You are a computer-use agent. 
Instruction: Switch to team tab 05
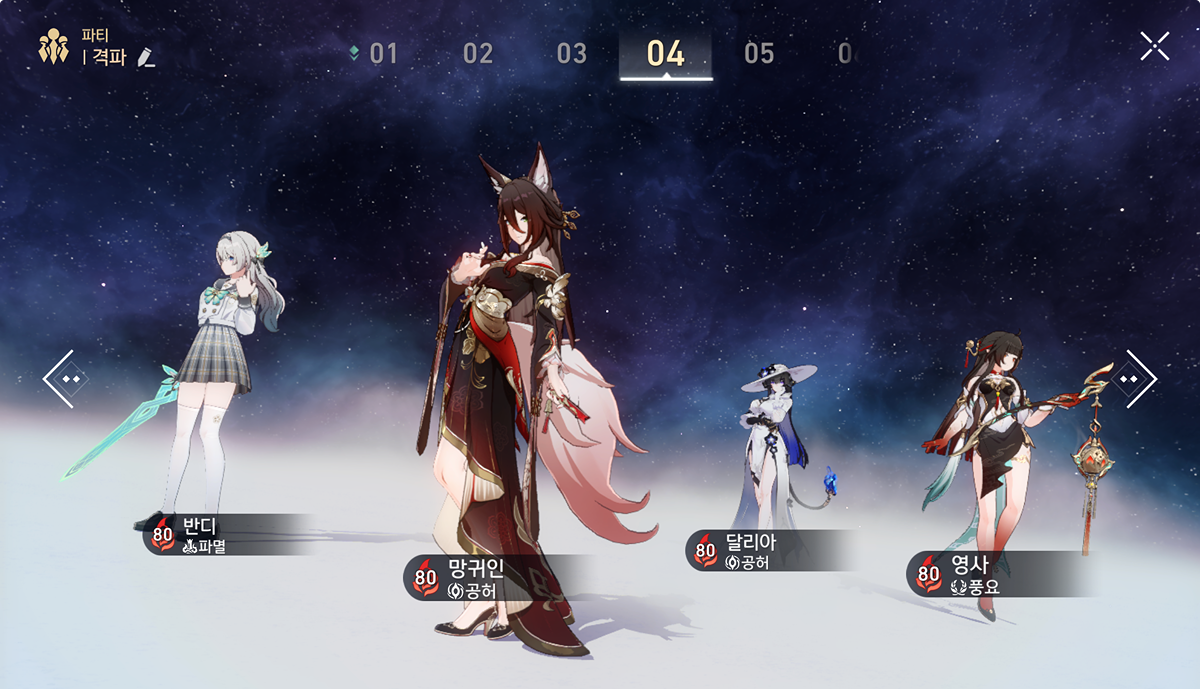759,53
